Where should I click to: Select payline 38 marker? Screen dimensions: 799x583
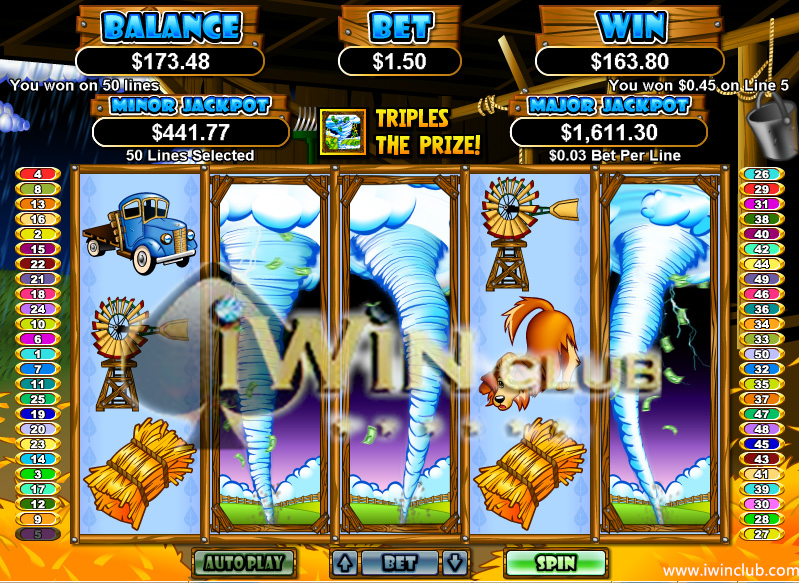tap(760, 219)
